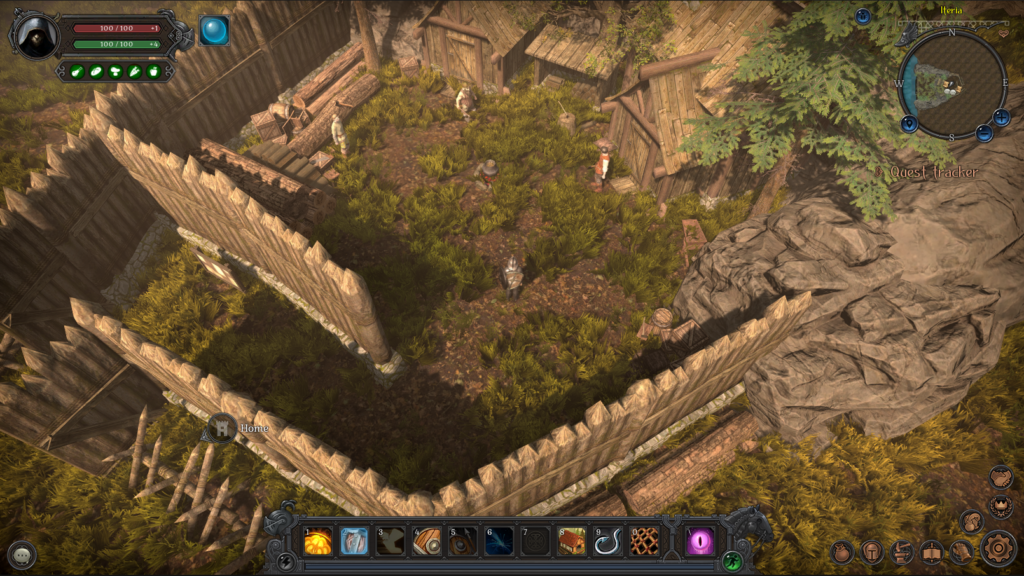Open the inventory pouch icon
Viewport: 1024px width, 576px height.
point(842,552)
